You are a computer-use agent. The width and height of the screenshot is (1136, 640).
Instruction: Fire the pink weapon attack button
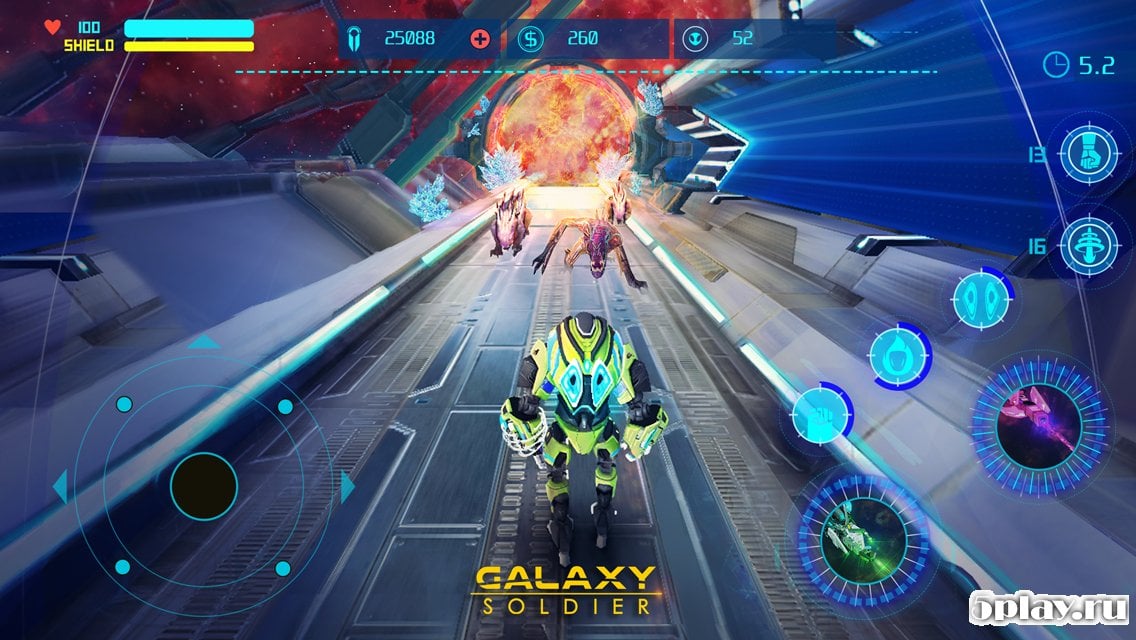[1040, 415]
